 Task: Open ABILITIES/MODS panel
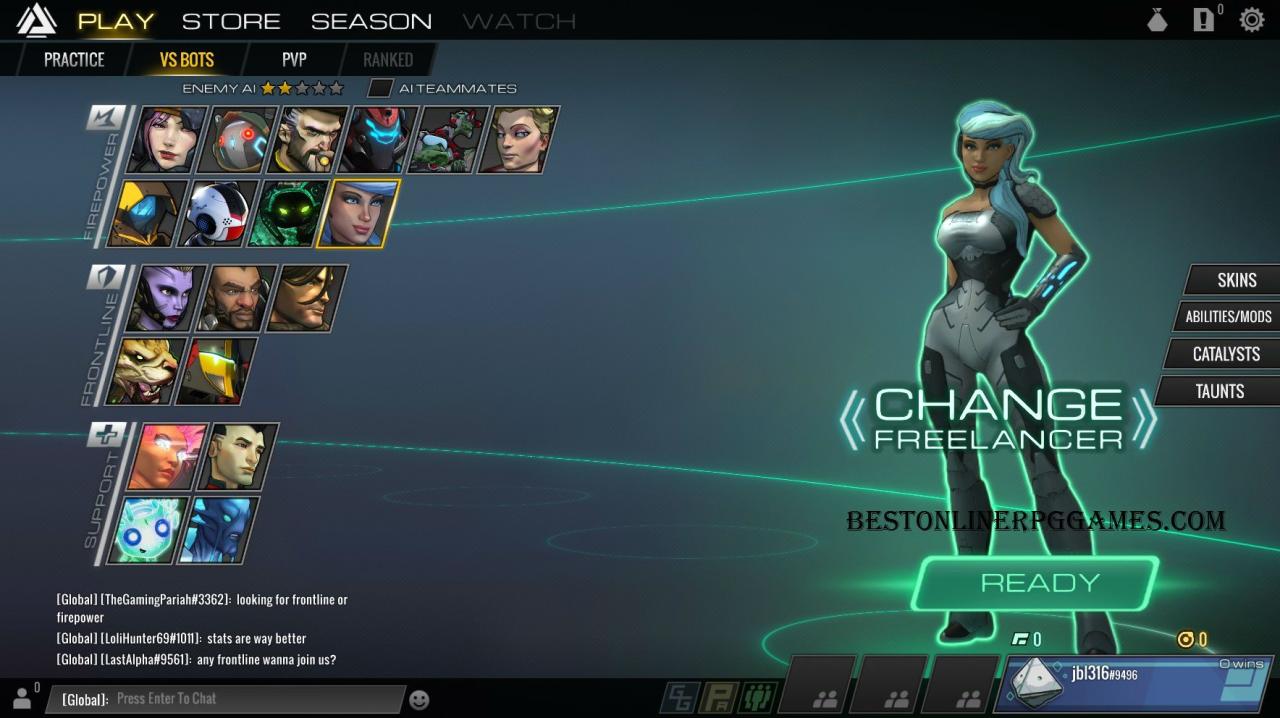point(1228,317)
